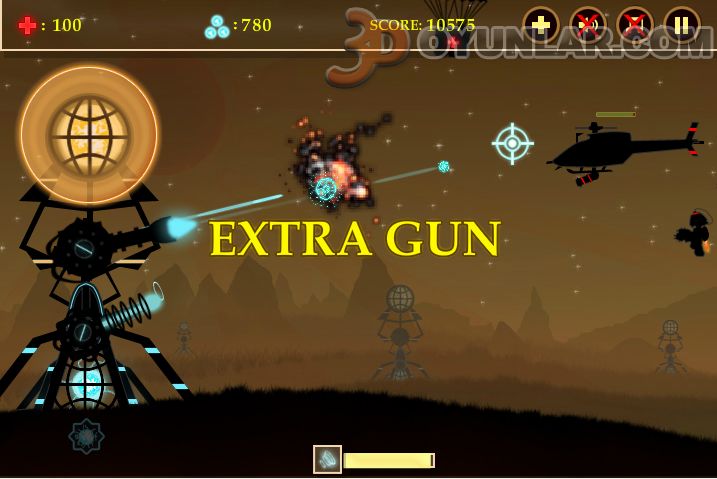The image size is (717, 479).
Task: Pause the game
Action: tap(682, 25)
